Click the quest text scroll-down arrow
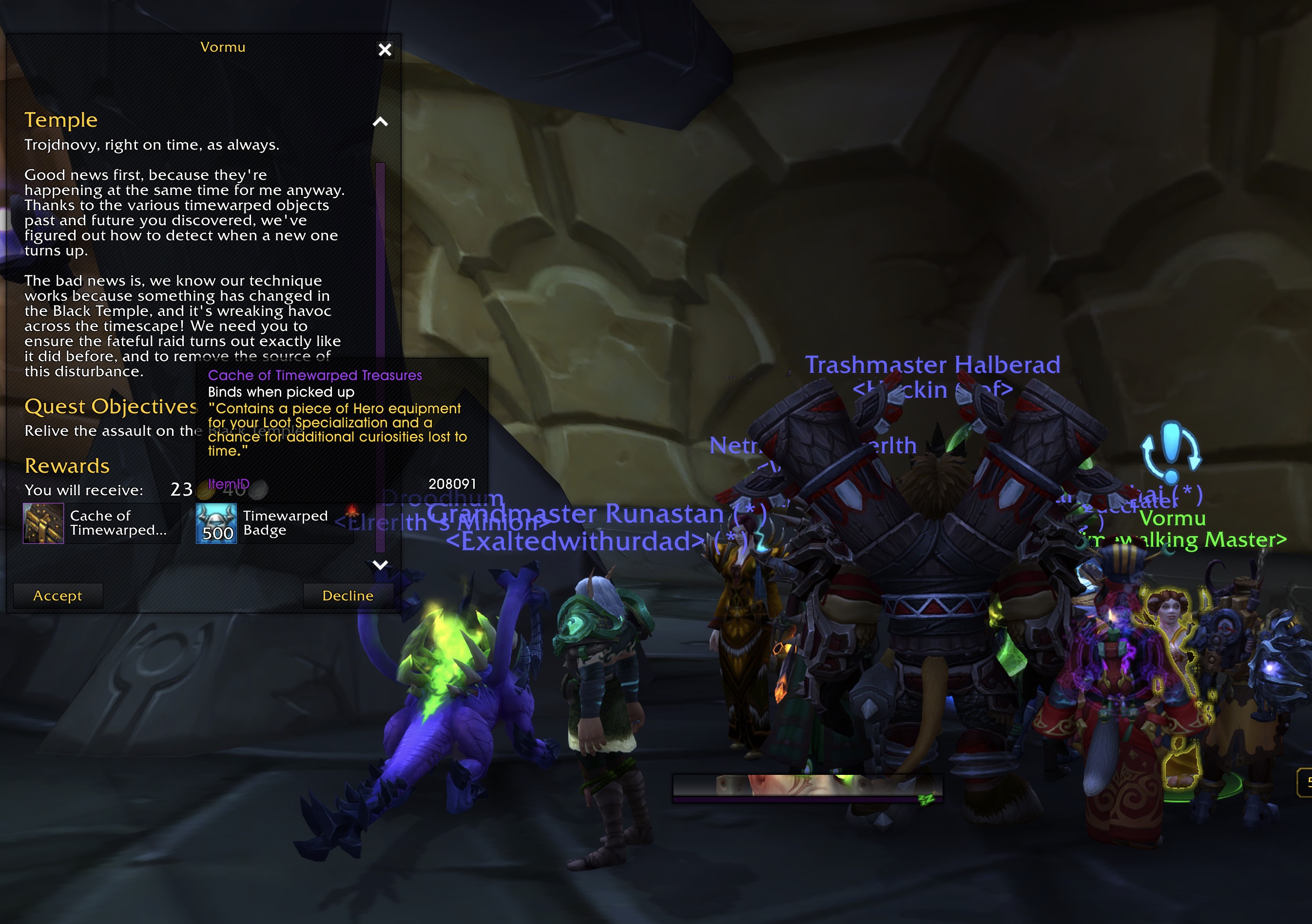1312x924 pixels. tap(380, 564)
